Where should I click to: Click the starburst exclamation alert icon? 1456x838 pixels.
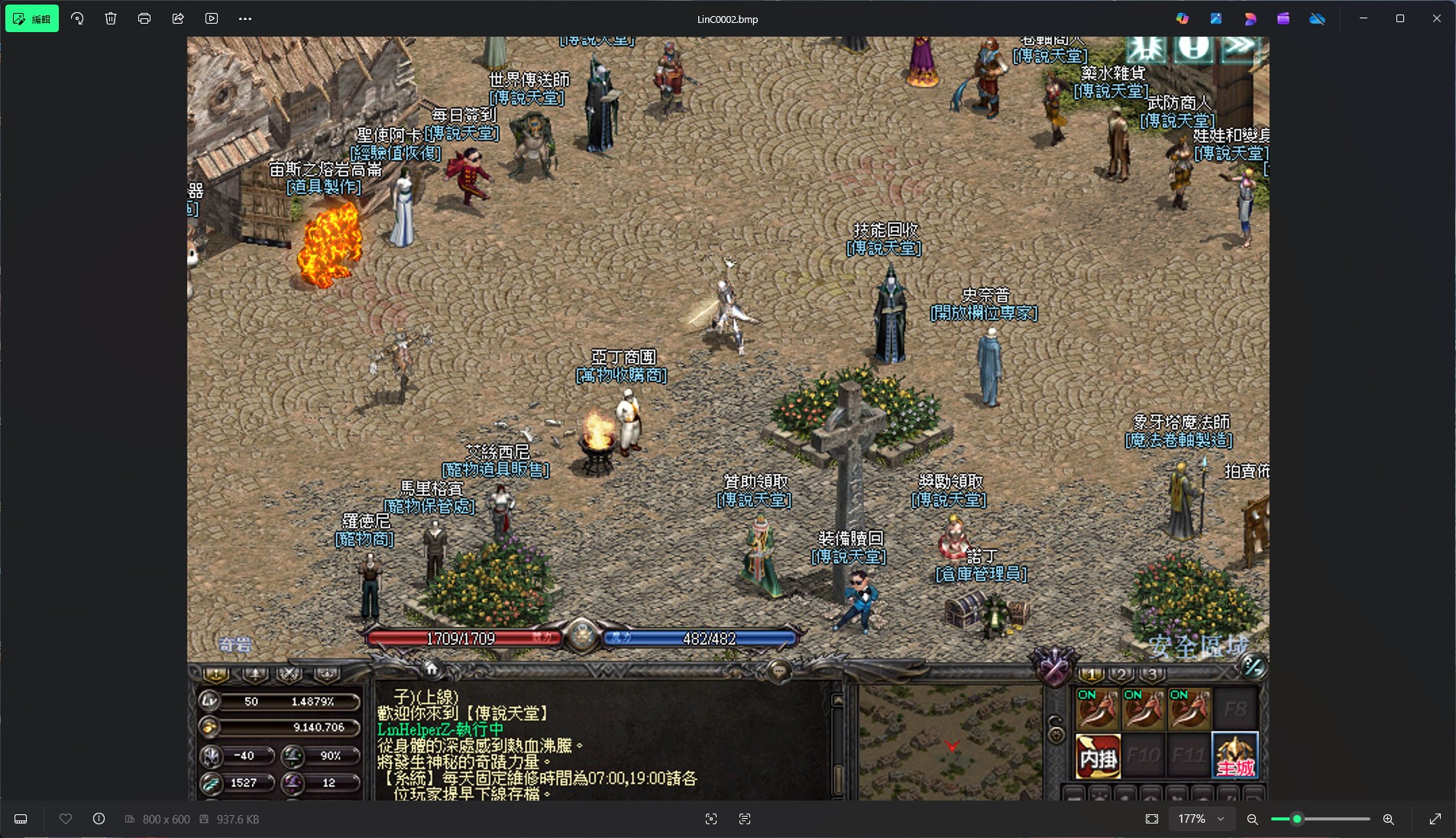tap(1147, 48)
